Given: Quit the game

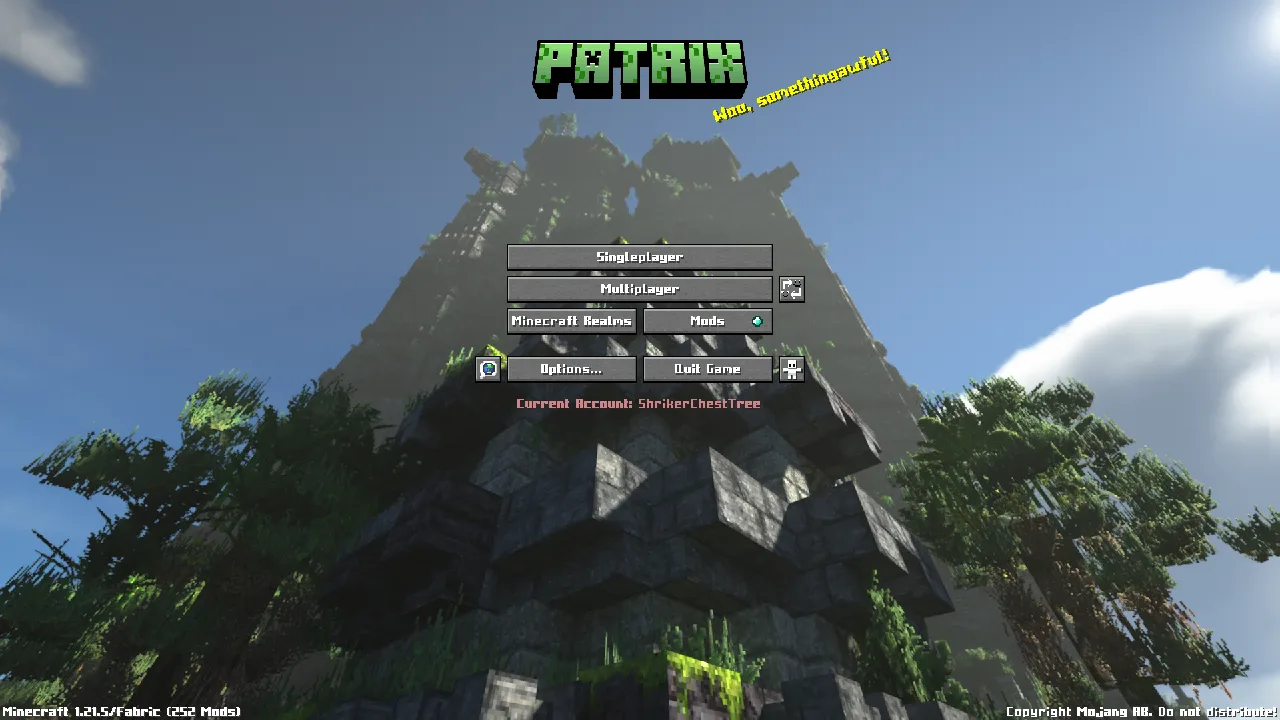Looking at the screenshot, I should click(708, 369).
